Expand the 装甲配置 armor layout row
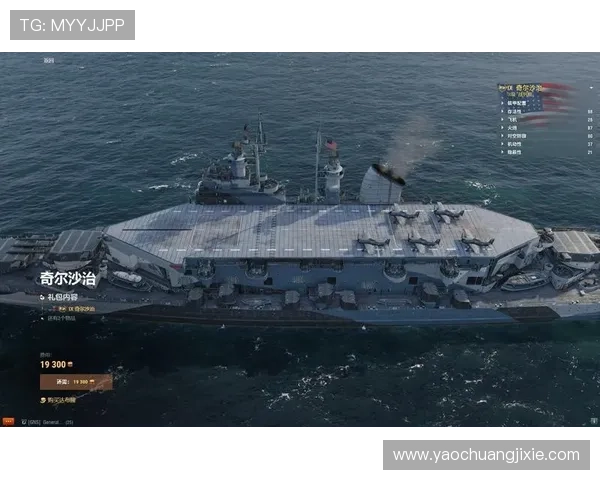 point(520,103)
